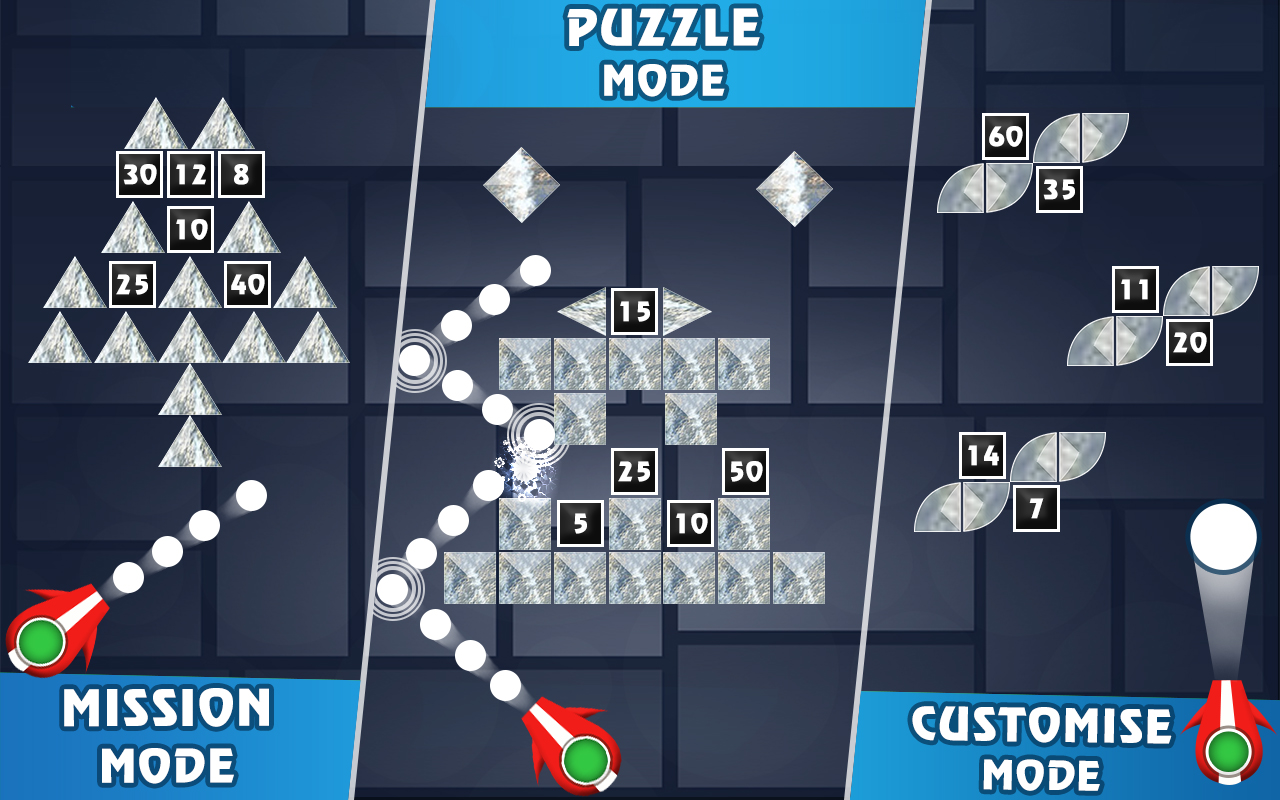Click the diamond brick near the Puzzle Mode title
Screen dimensions: 1280x800
[x=523, y=185]
